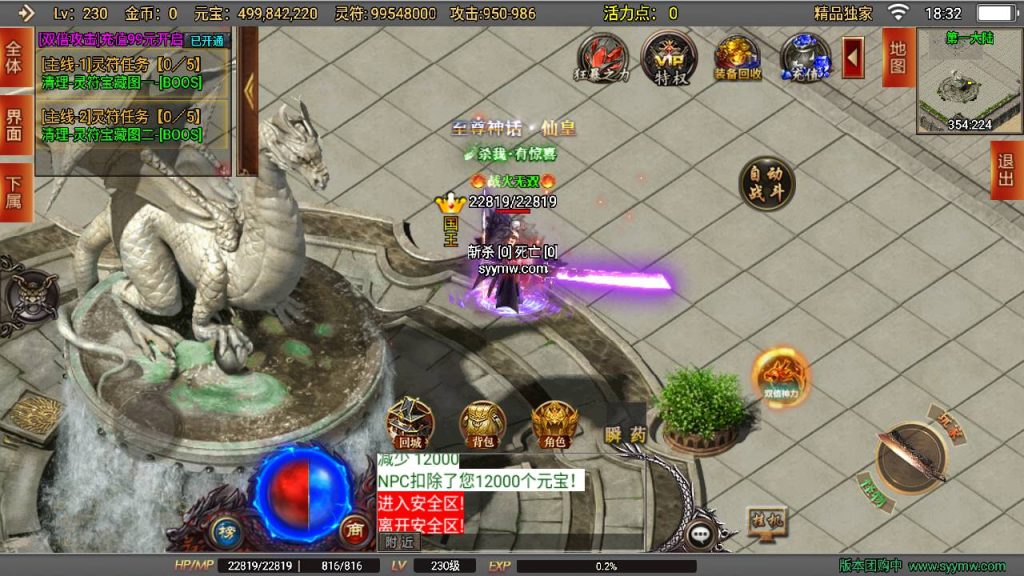Toggle the 挂机 idle mode button
This screenshot has height=576, width=1024.
(763, 519)
